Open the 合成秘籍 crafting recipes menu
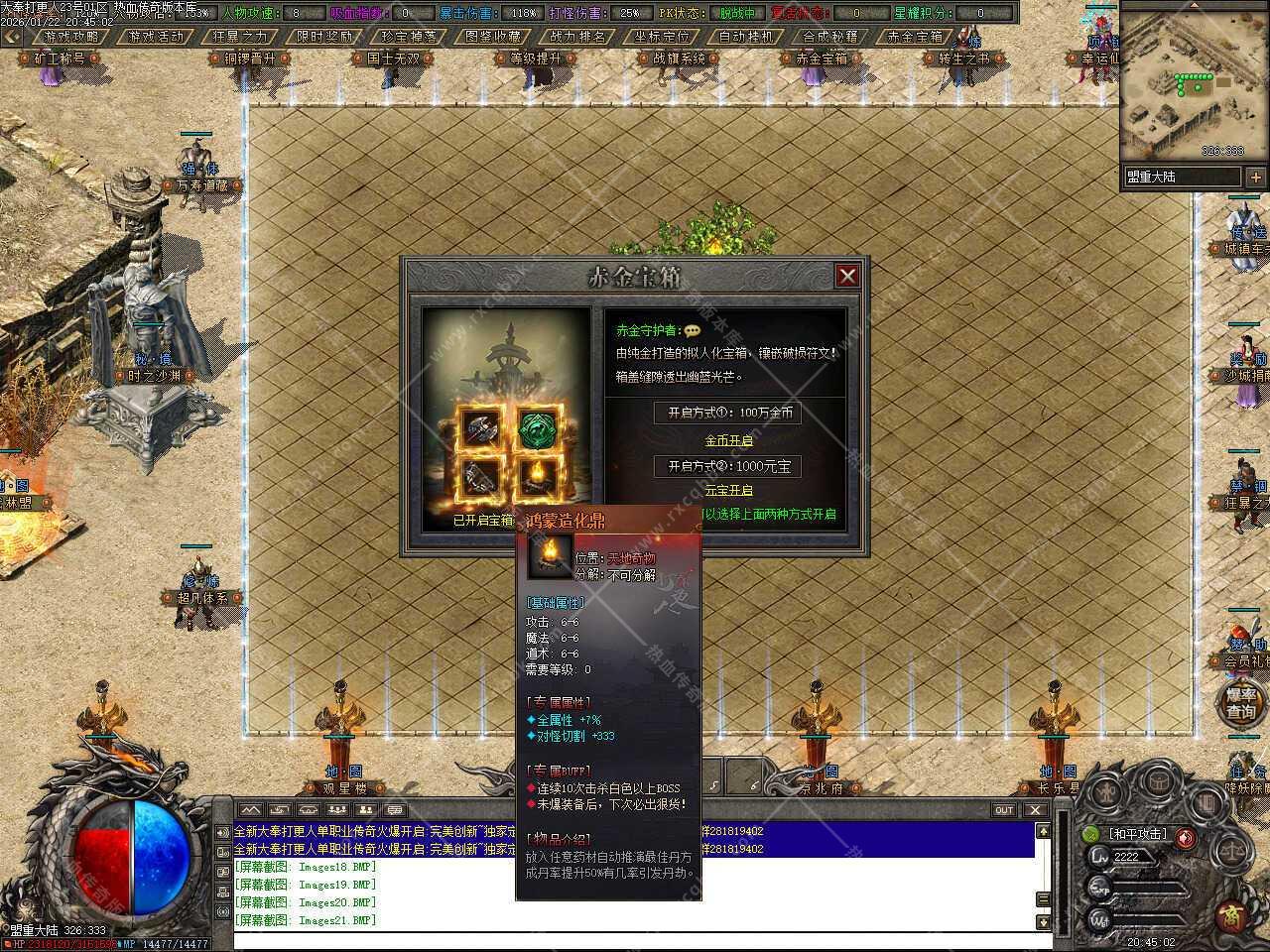Viewport: 1270px width, 952px height. 830,37
